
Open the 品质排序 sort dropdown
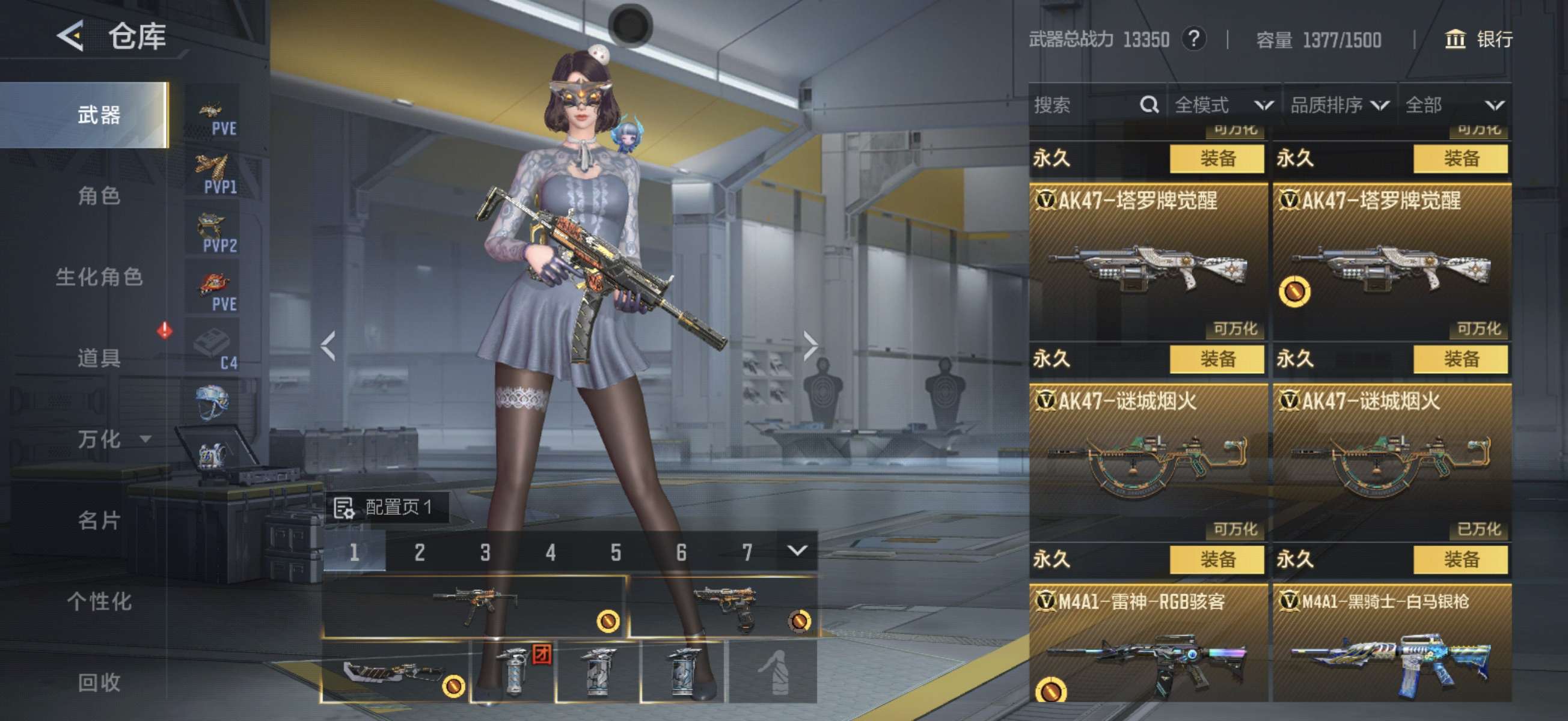1339,105
